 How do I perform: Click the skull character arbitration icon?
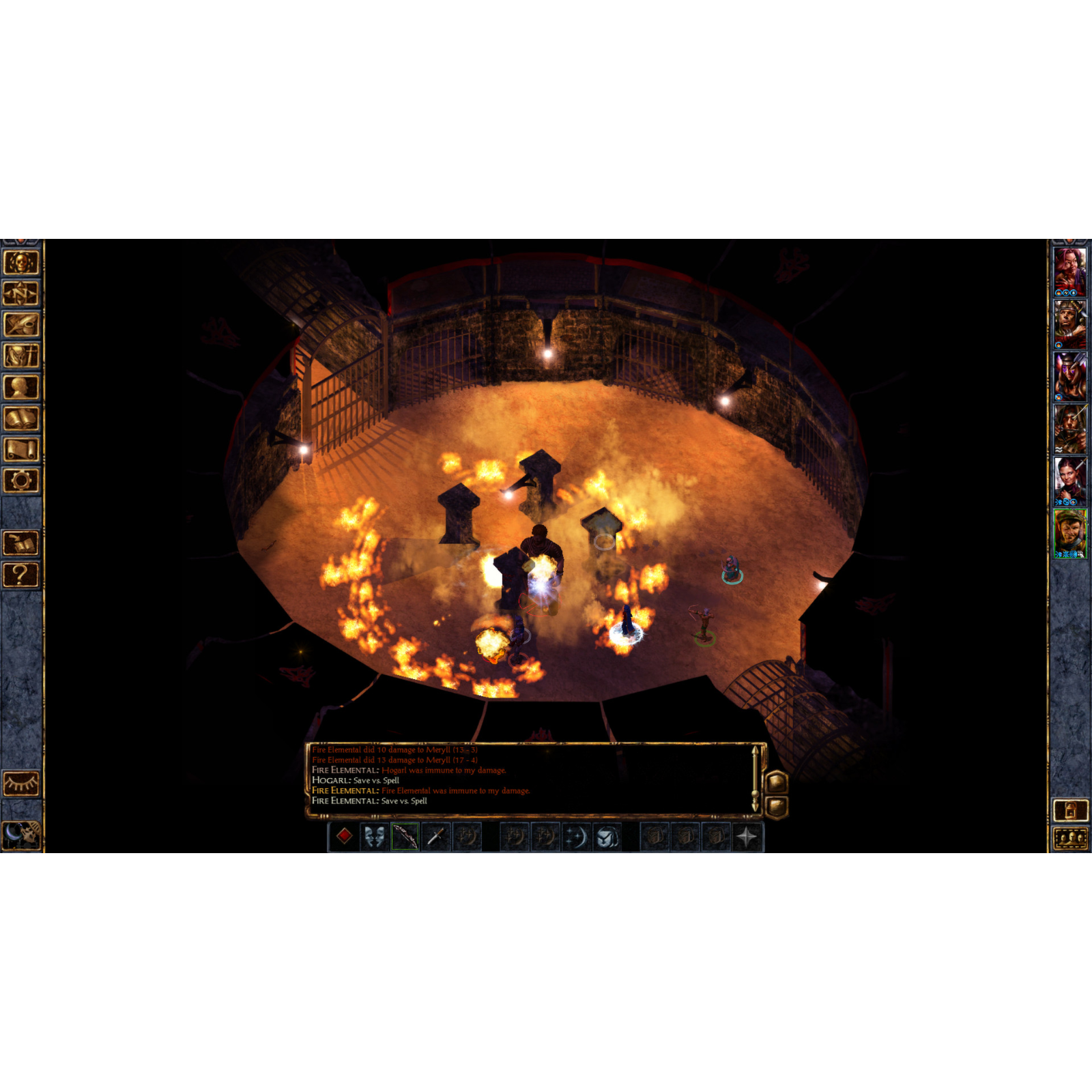(x=22, y=263)
